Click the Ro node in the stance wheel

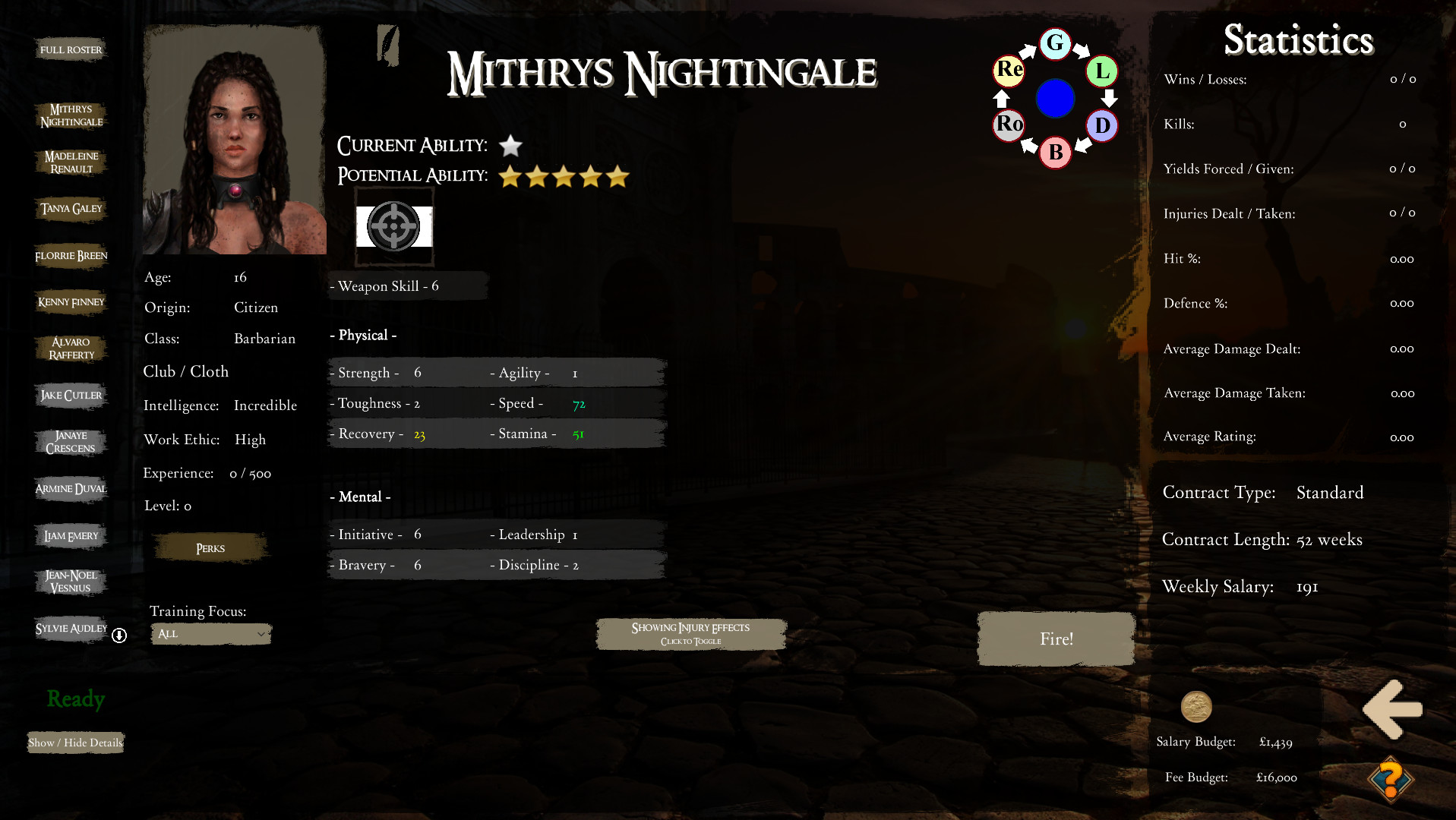(x=1008, y=125)
